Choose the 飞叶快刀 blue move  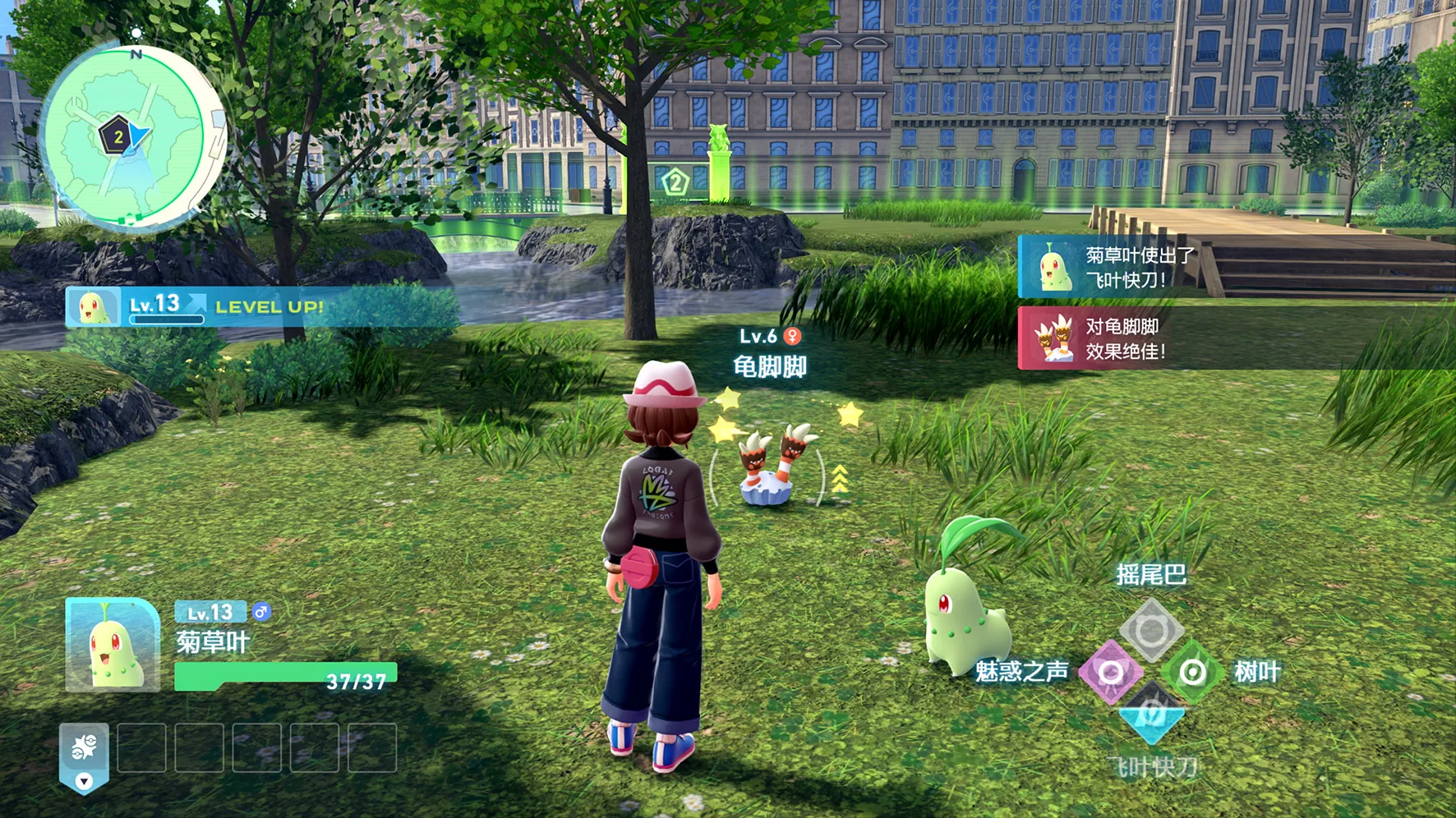pyautogui.click(x=1151, y=713)
